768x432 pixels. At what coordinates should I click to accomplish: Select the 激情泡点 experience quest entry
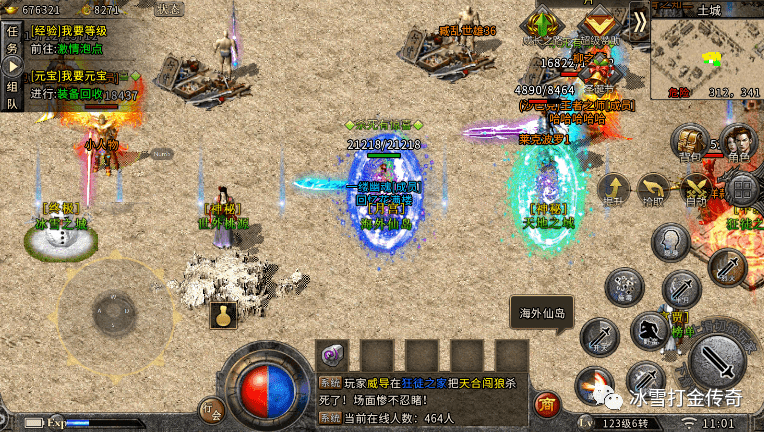pos(78,46)
